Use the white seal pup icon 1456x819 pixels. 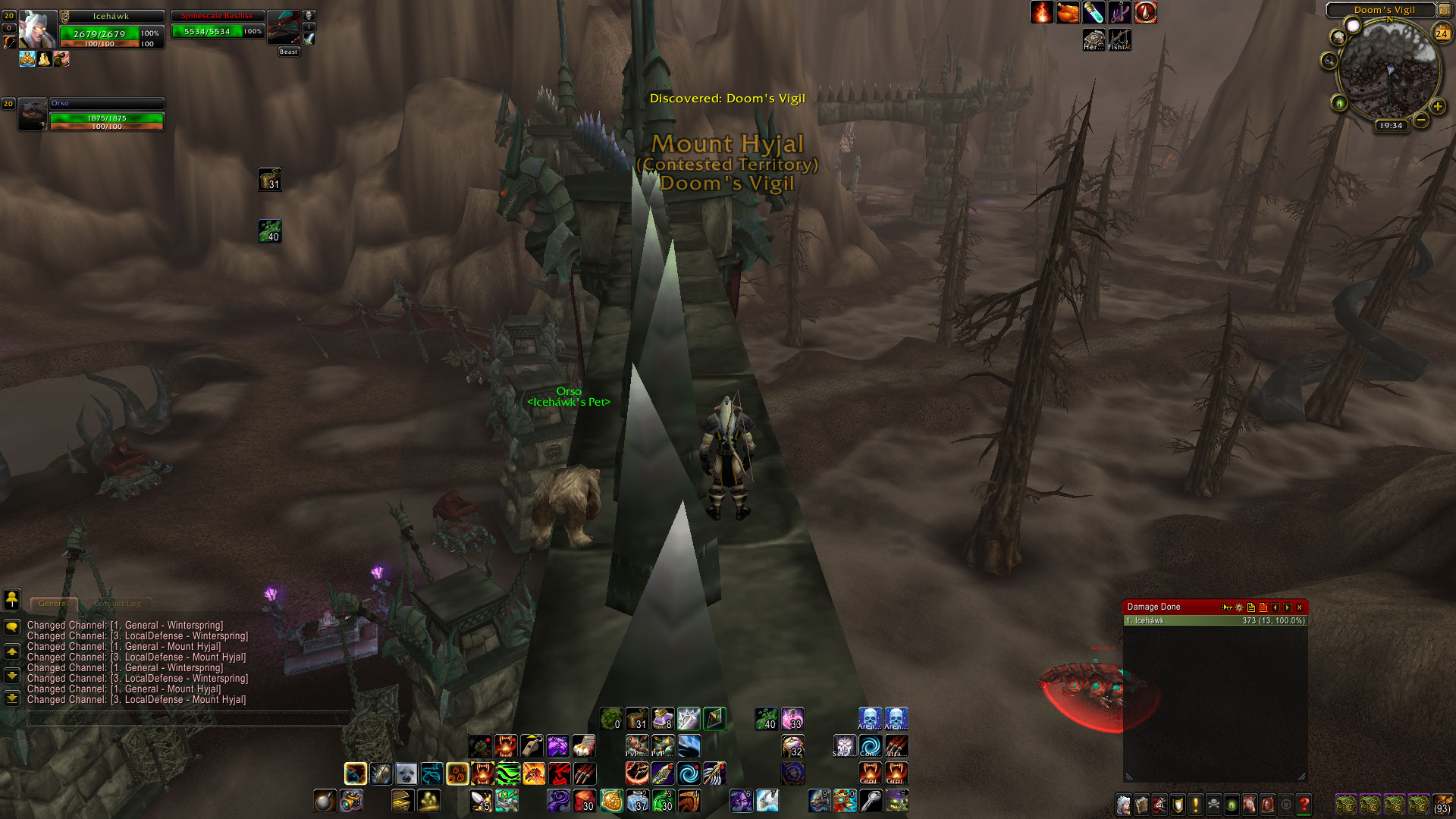(406, 773)
